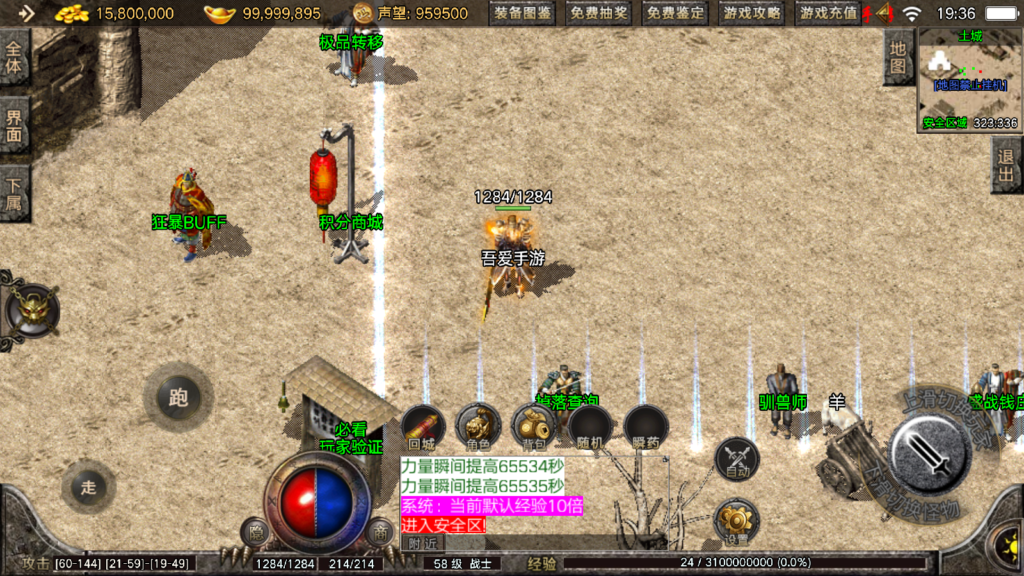Open the 游戏充值 recharge menu
The image size is (1024, 576).
[x=829, y=14]
